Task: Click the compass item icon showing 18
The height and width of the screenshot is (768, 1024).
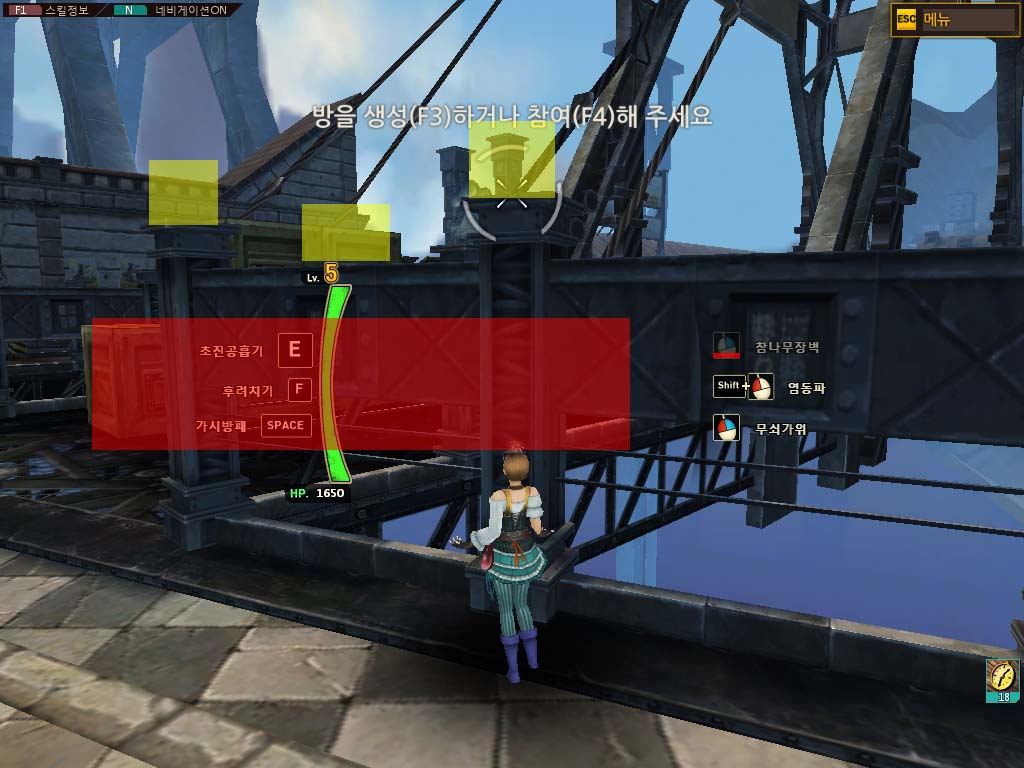Action: click(1002, 680)
